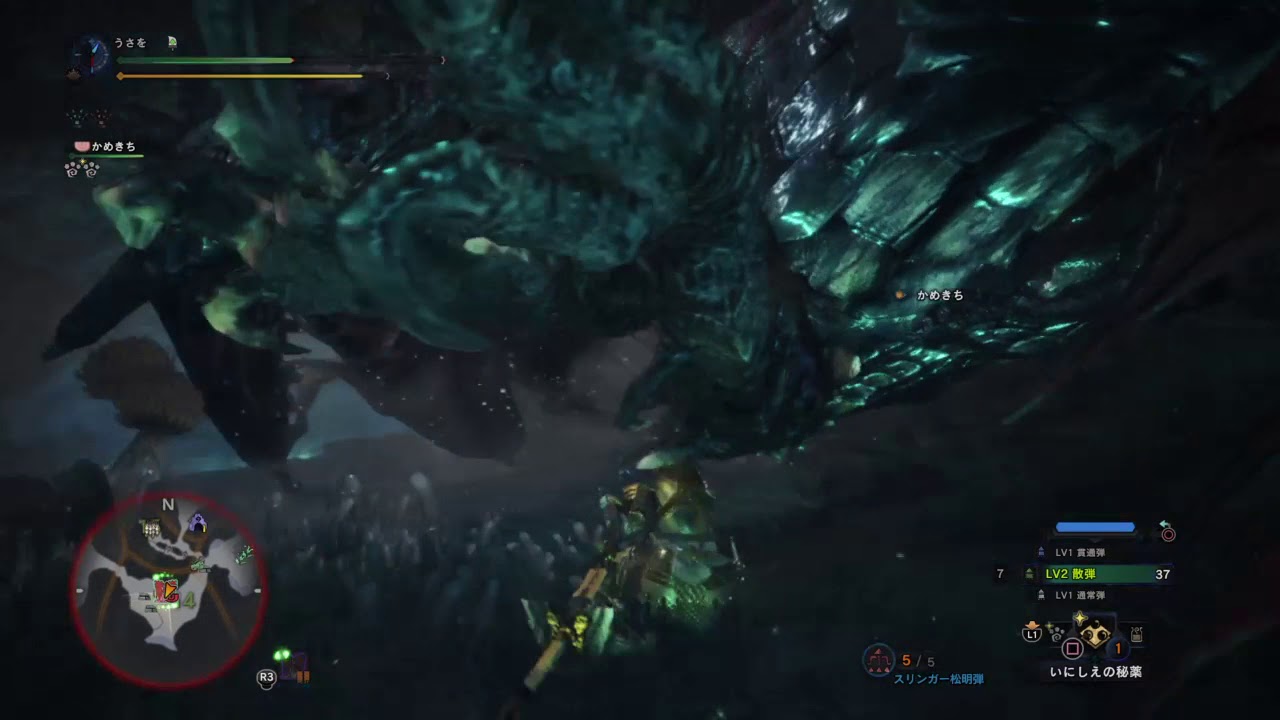Toggle the orange down arrow above the L1 prompt
Viewport: 1280px width, 720px height.
coord(1032,624)
